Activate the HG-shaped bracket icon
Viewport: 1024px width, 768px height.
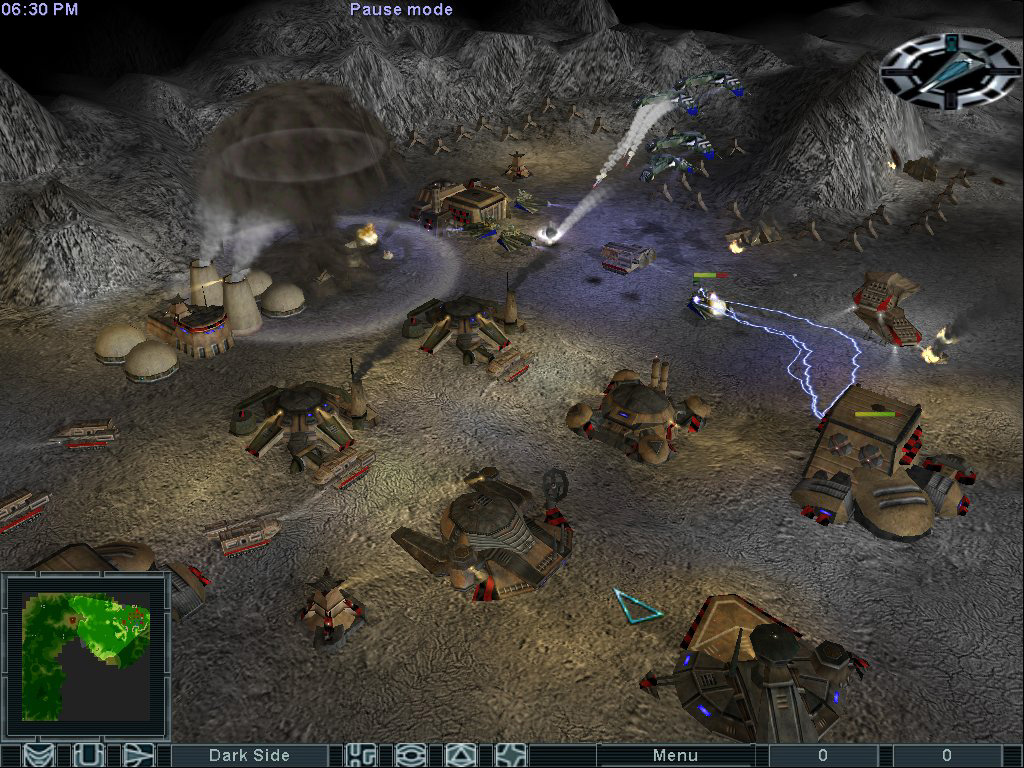(x=361, y=756)
